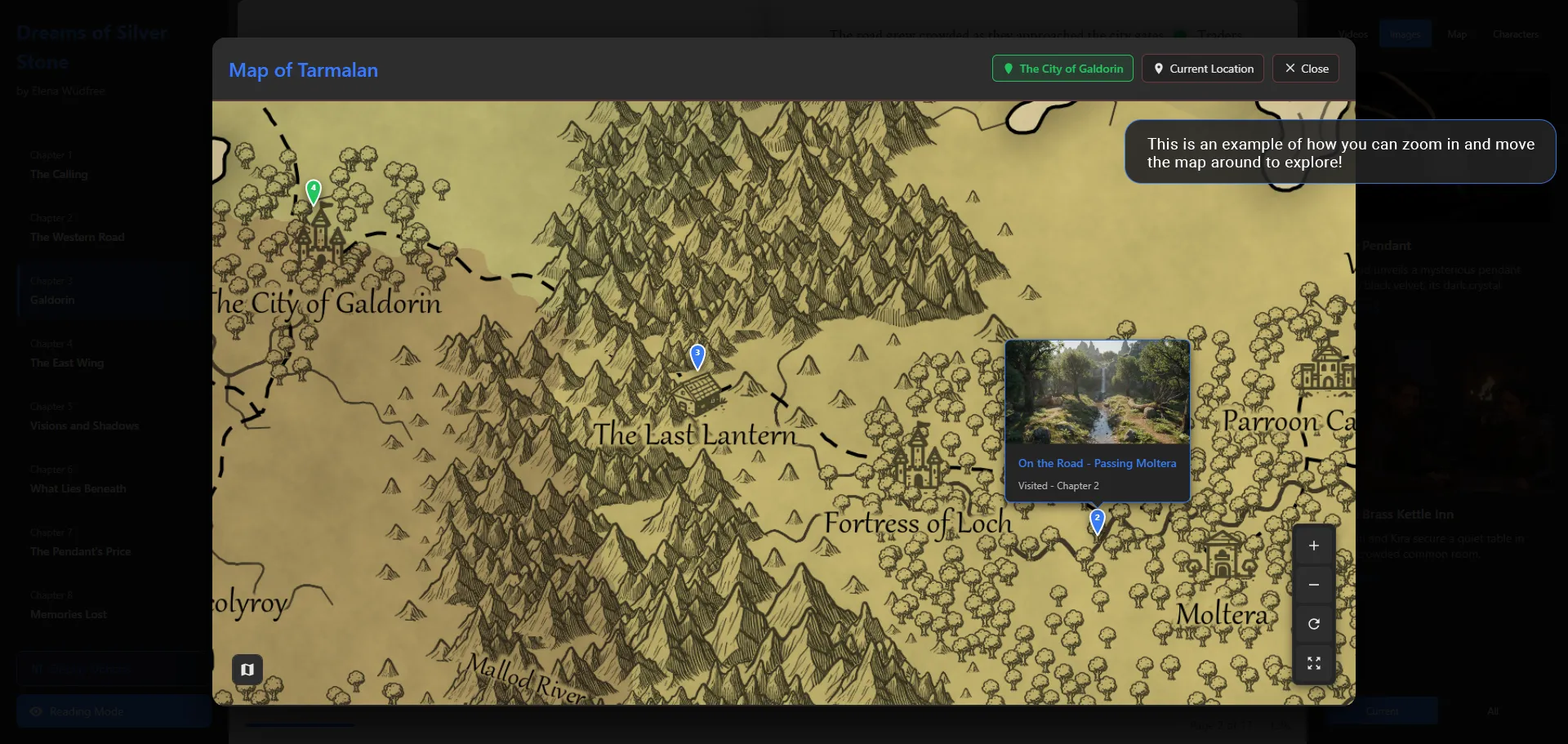The width and height of the screenshot is (1568, 744).
Task: Switch to the Characters tab
Action: pyautogui.click(x=1515, y=33)
